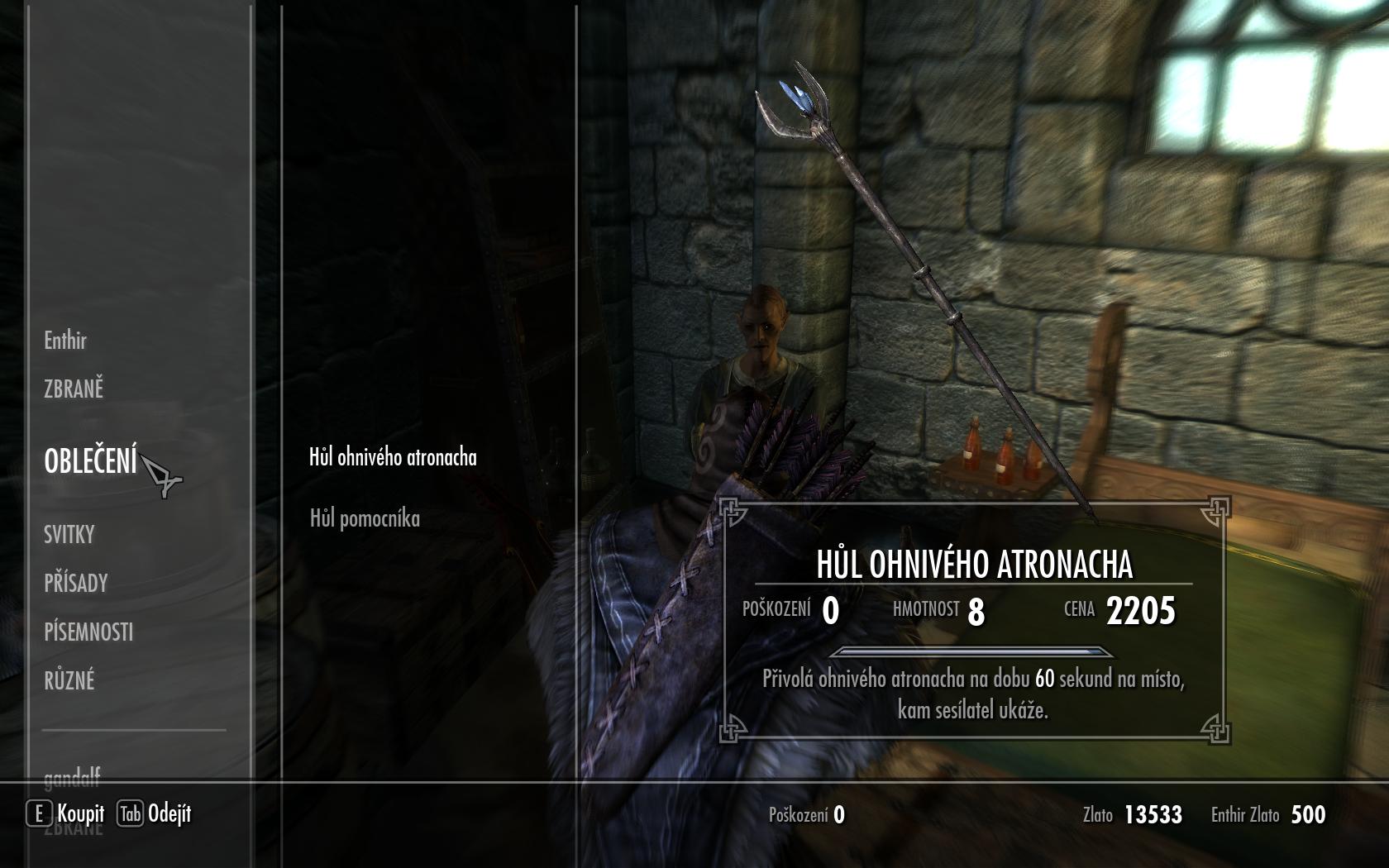Choose the RŮZNÉ miscellaneous category
Screen dimensions: 1389x868
tap(69, 681)
